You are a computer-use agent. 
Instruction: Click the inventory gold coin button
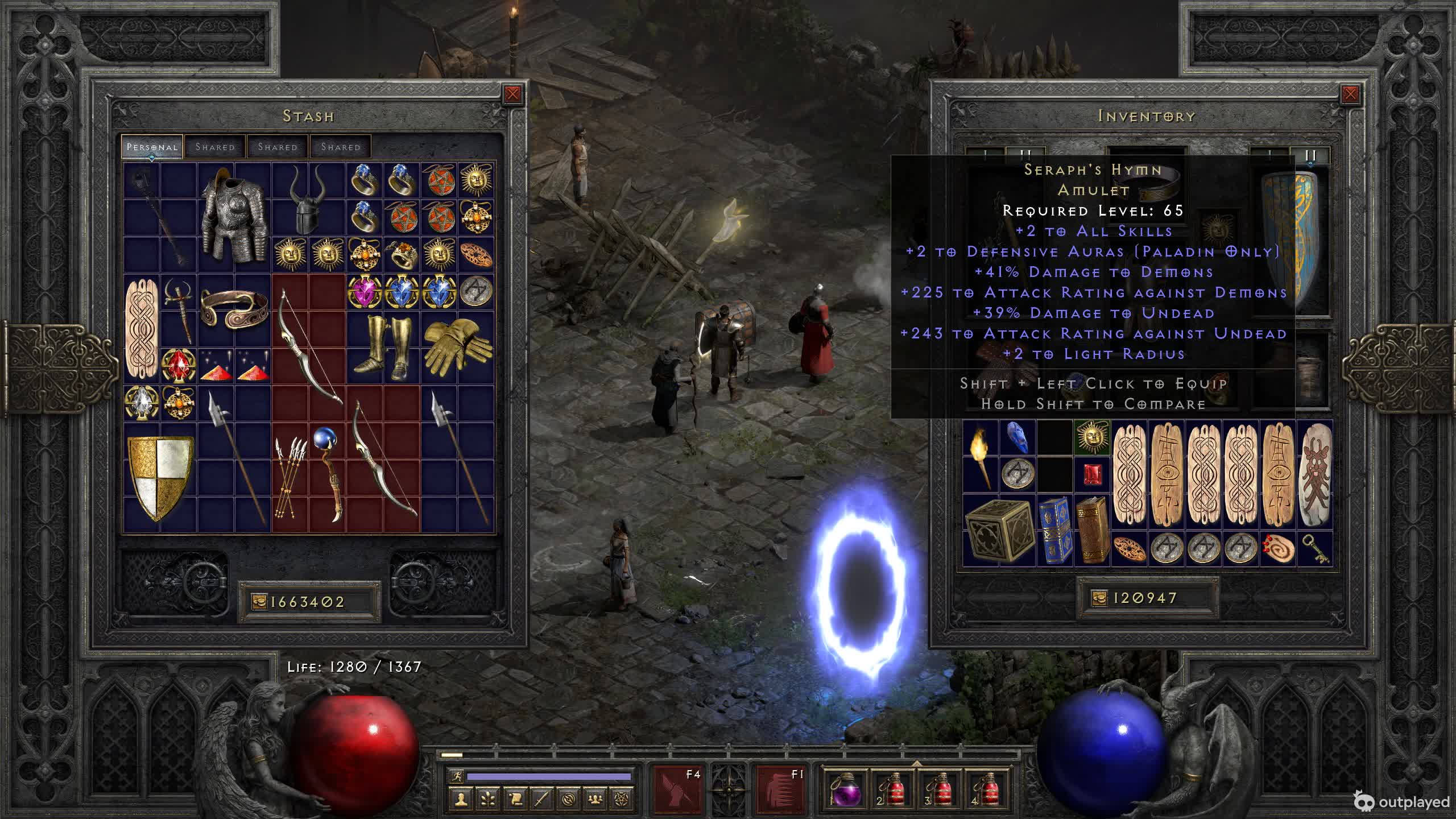pyautogui.click(x=1099, y=598)
